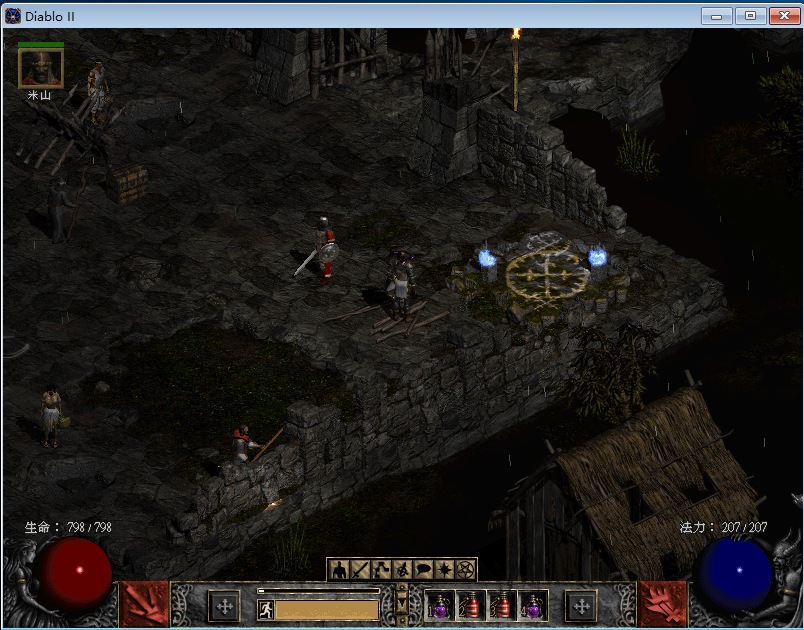This screenshot has height=630, width=804.
Task: Open the character stats panel icon
Action: [x=338, y=570]
